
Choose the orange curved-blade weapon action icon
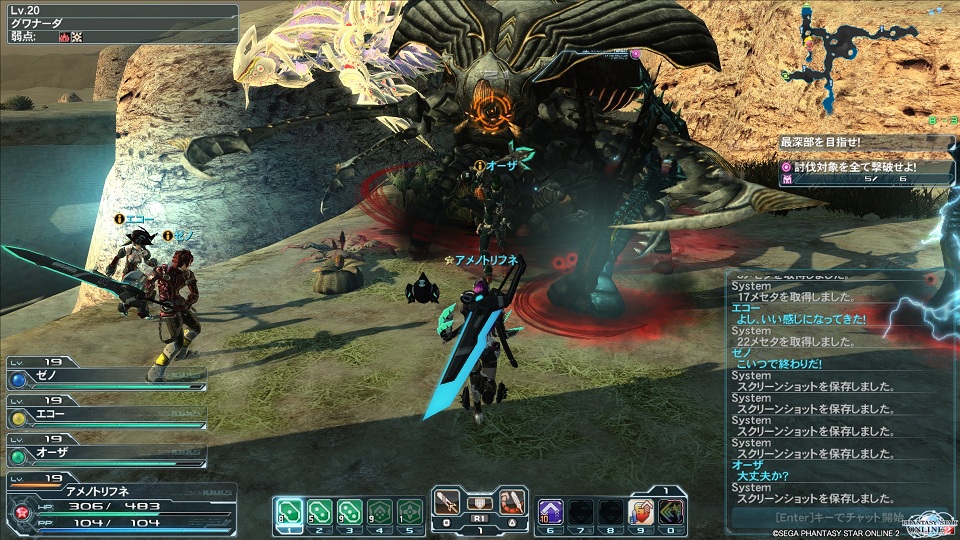point(513,503)
